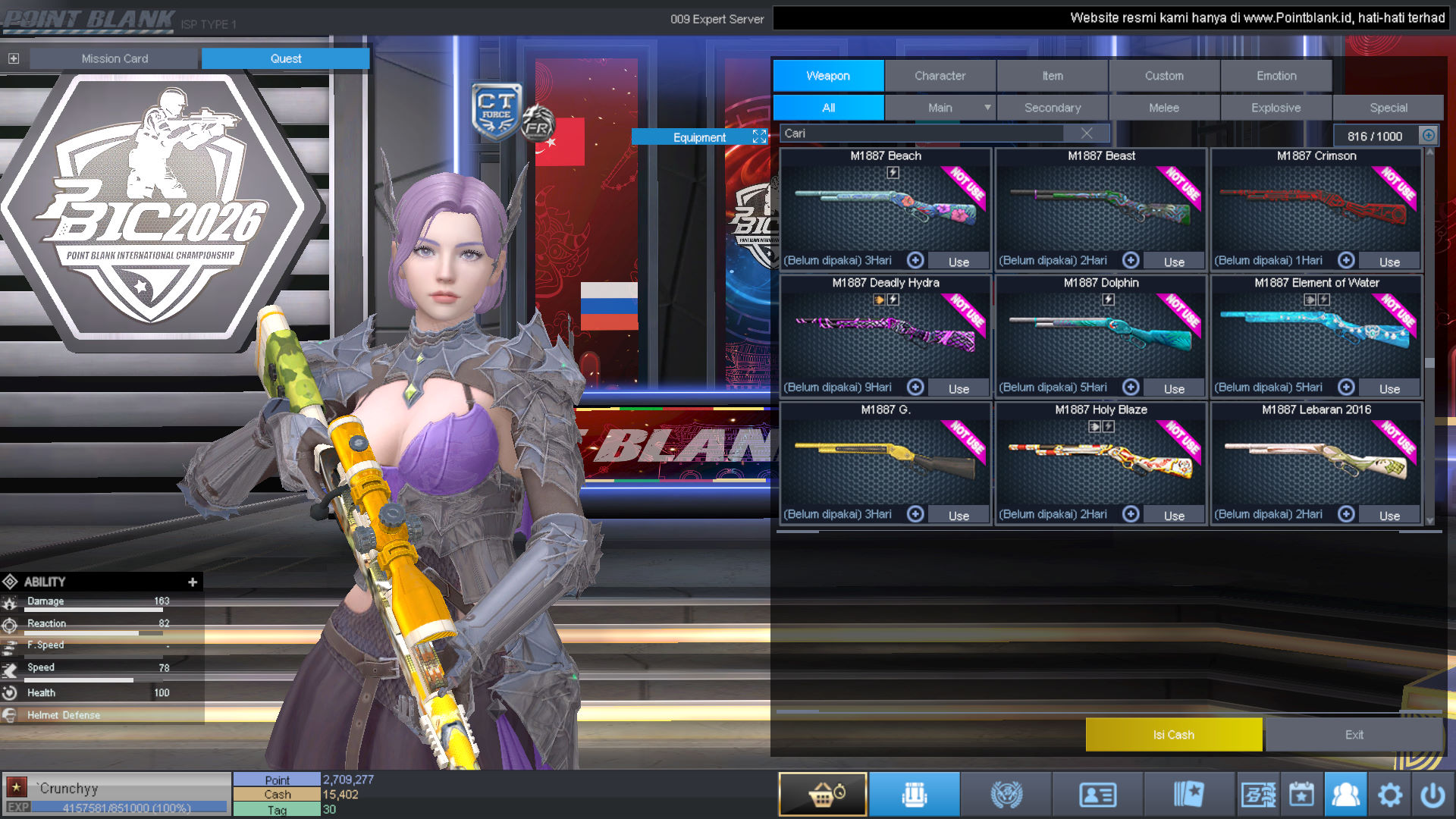Use the M1887 Beach shotgun
This screenshot has height=819, width=1456.
point(959,262)
